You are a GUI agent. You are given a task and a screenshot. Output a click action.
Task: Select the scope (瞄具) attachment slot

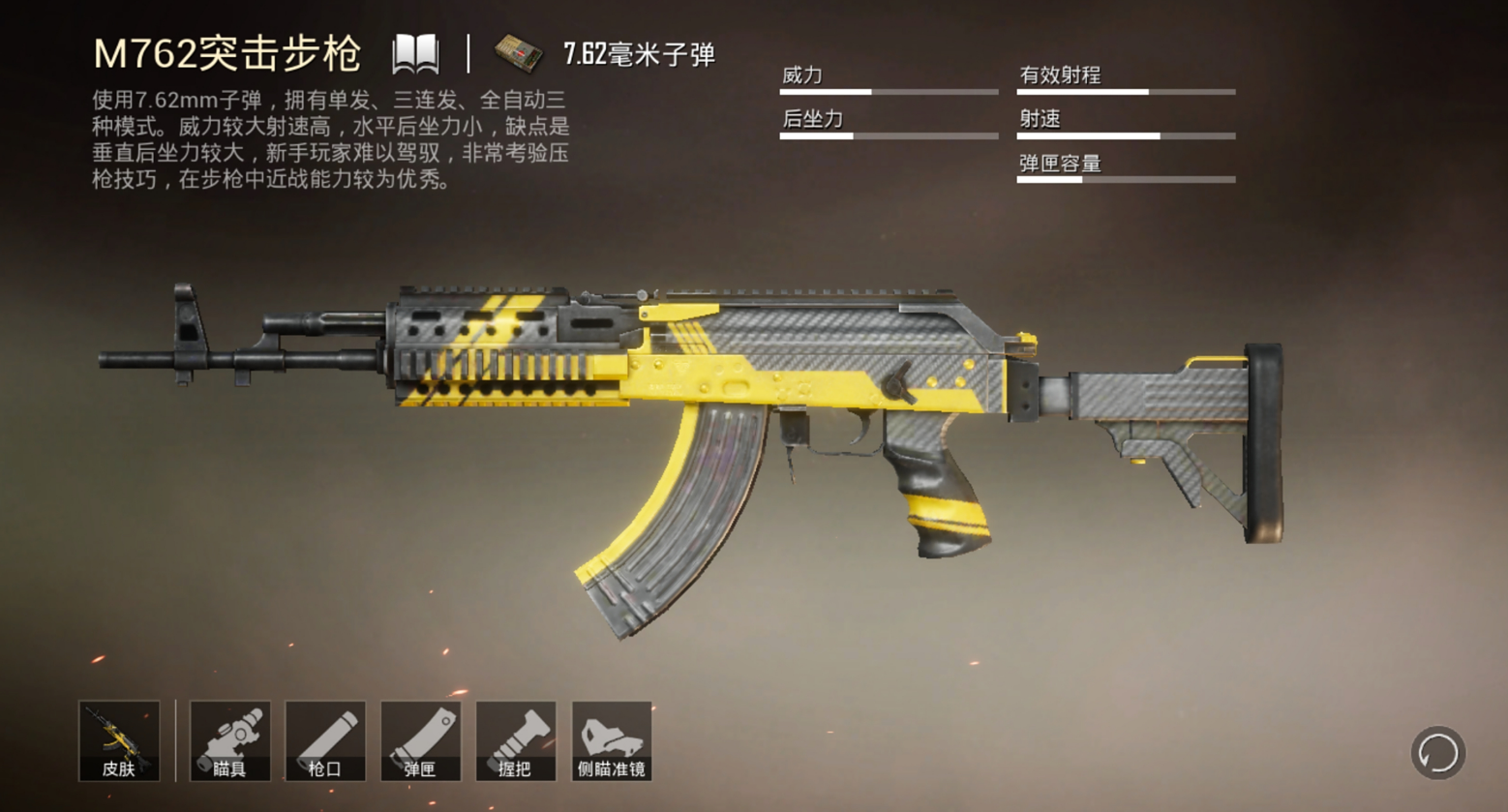[x=230, y=740]
